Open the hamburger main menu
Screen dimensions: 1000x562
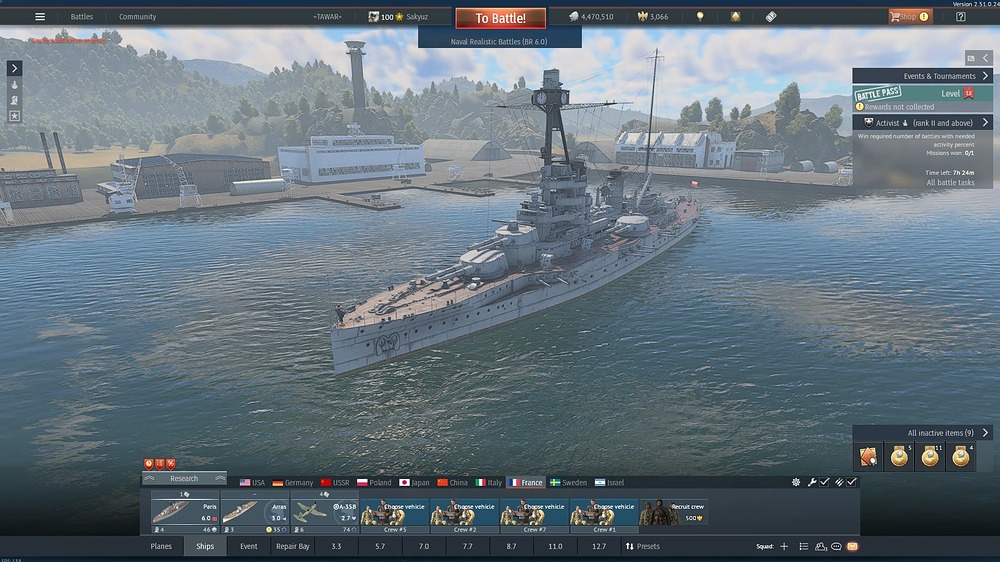pyautogui.click(x=40, y=17)
